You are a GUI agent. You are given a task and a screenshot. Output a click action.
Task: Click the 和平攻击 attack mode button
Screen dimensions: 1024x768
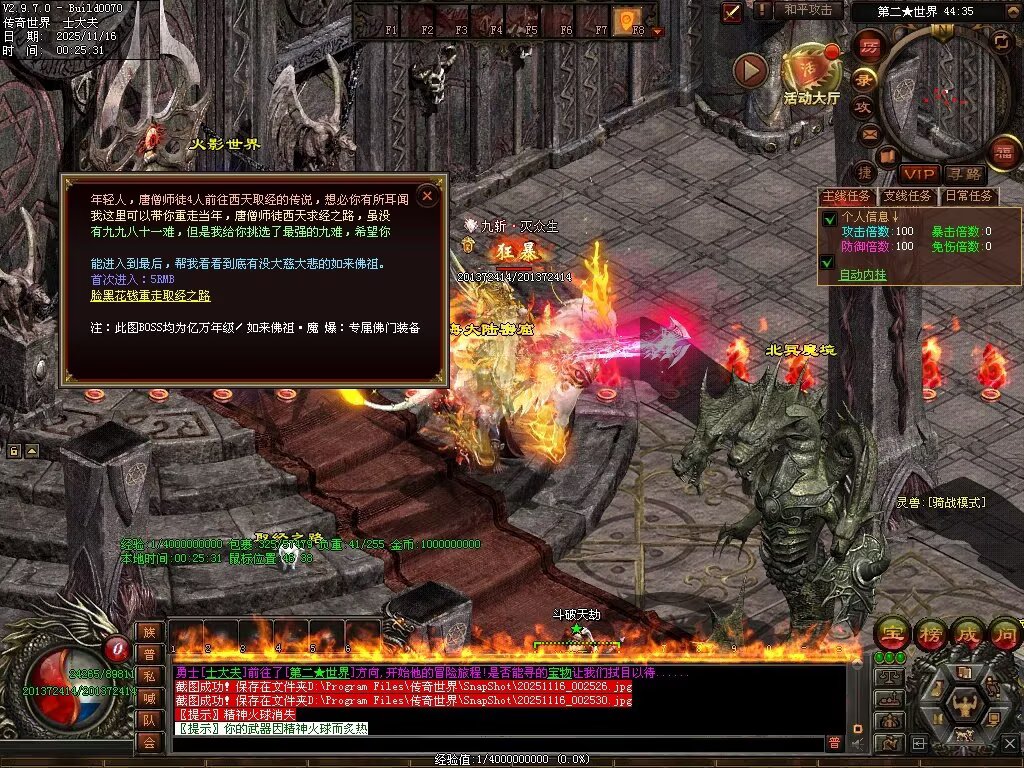click(808, 10)
